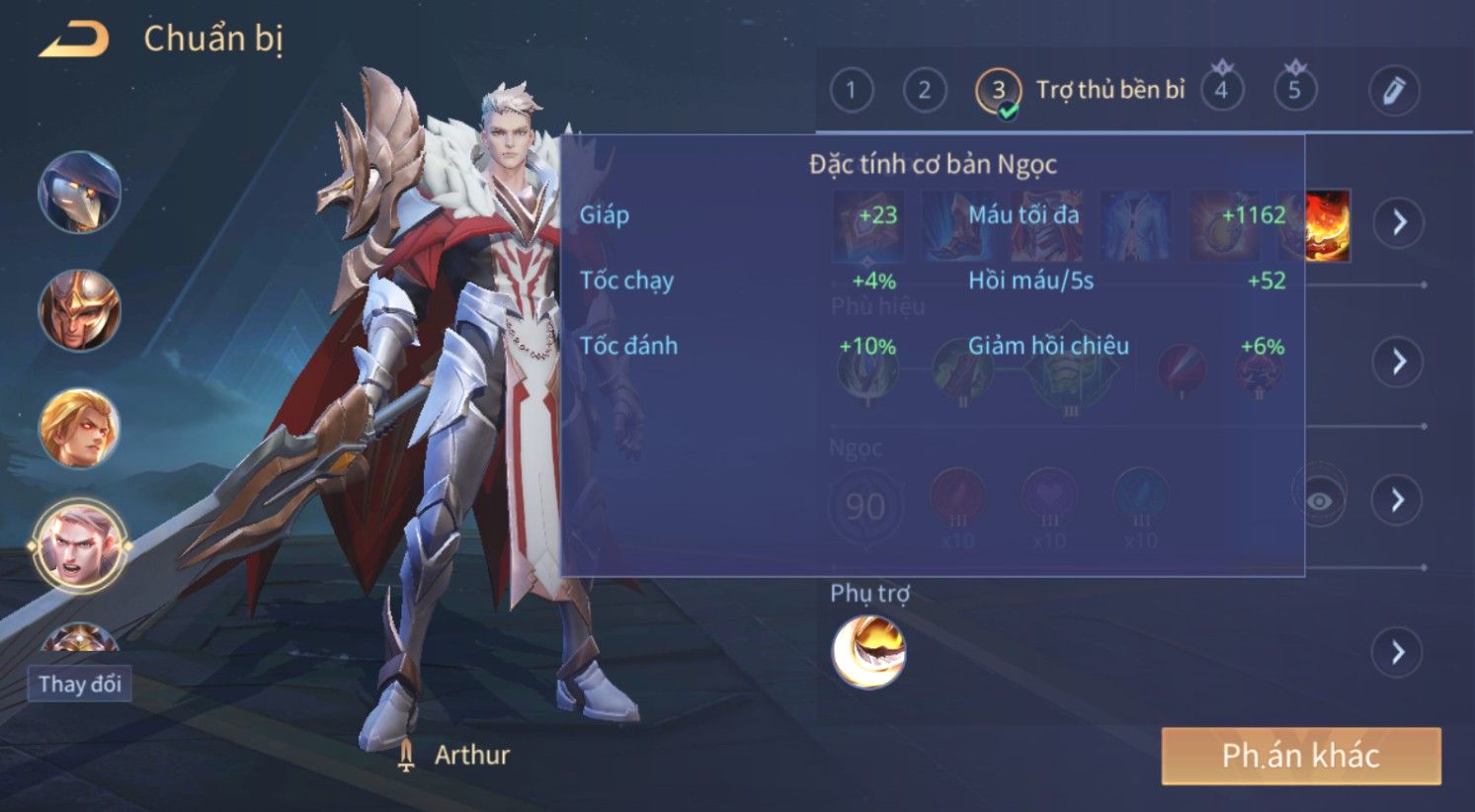Open locked preset slot 4
The height and width of the screenshot is (812, 1475).
[1221, 91]
